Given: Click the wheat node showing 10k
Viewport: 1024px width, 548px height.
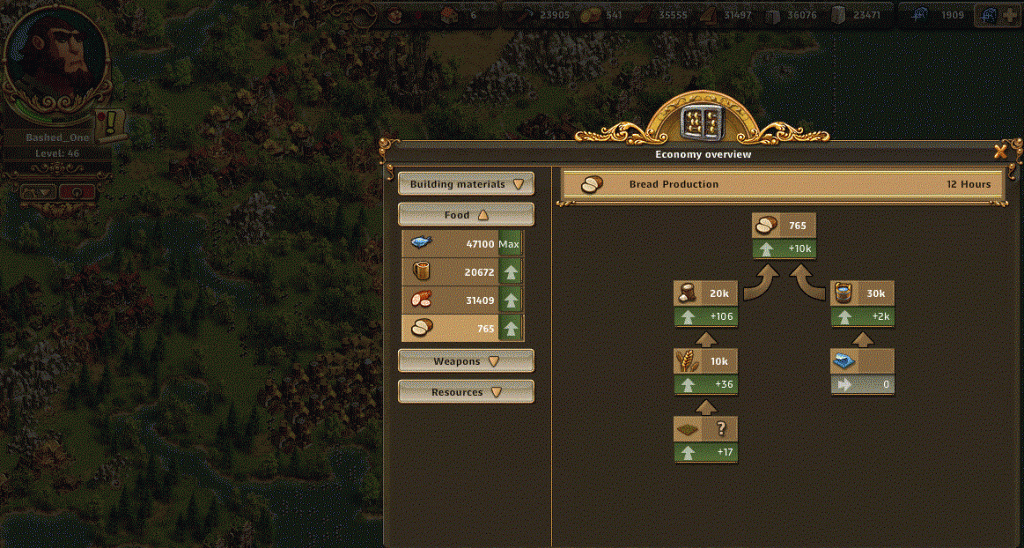Looking at the screenshot, I should click(x=707, y=362).
